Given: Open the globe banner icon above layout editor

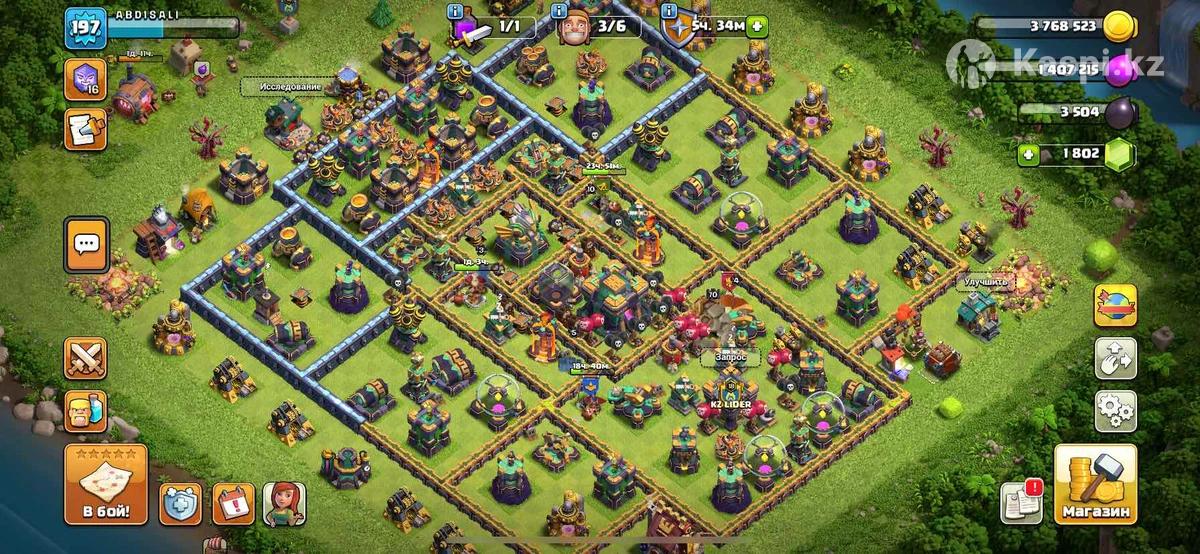Looking at the screenshot, I should 1115,305.
